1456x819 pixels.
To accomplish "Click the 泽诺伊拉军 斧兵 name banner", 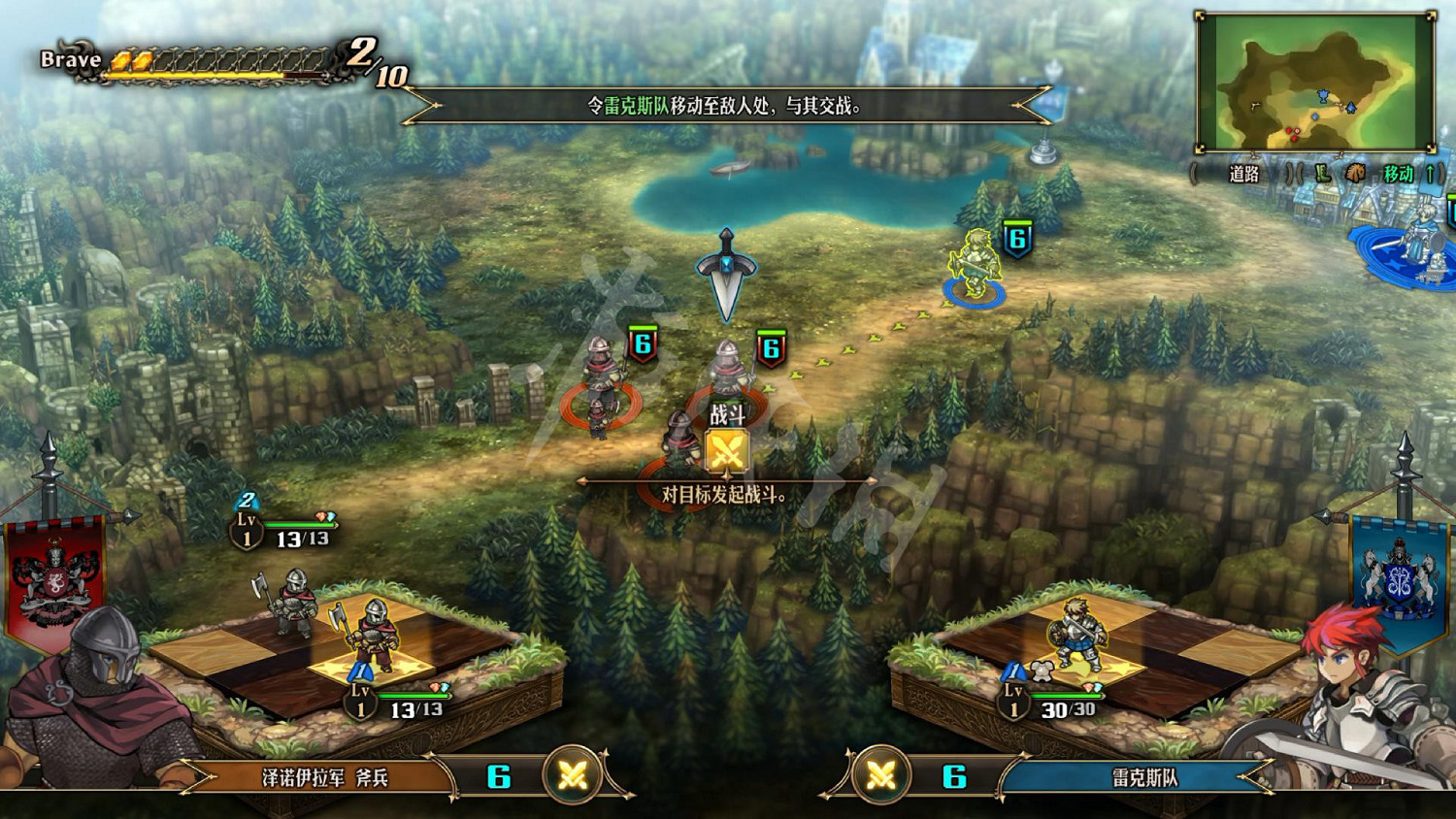I will [x=325, y=777].
